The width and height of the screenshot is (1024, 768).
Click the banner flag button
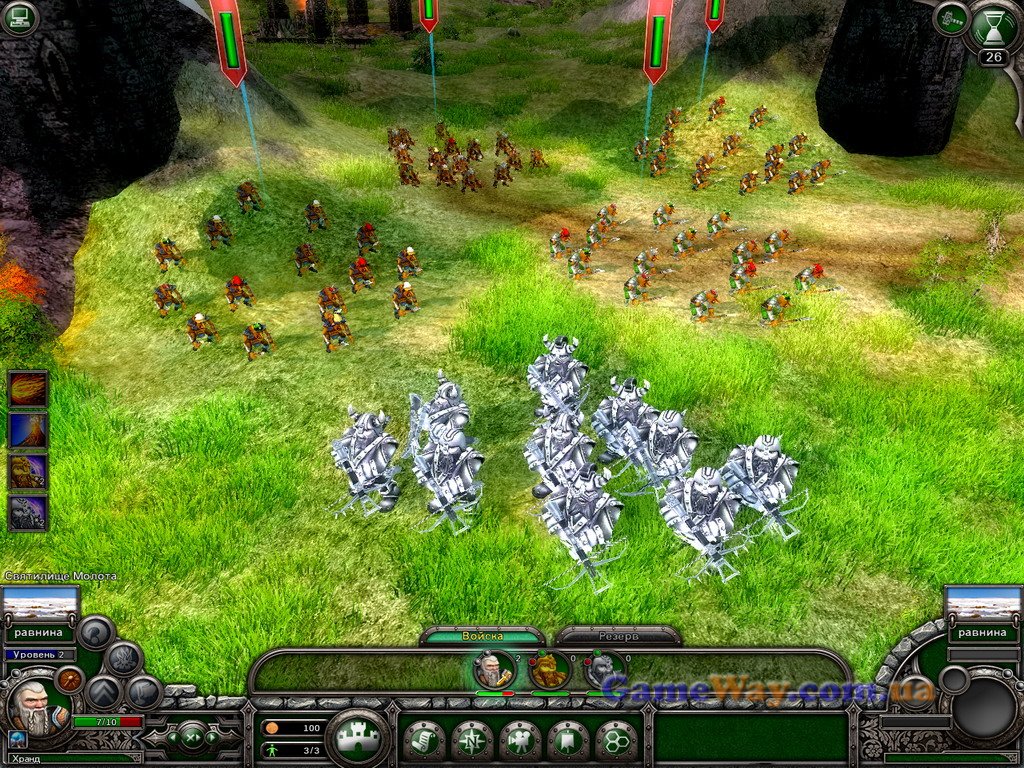568,740
